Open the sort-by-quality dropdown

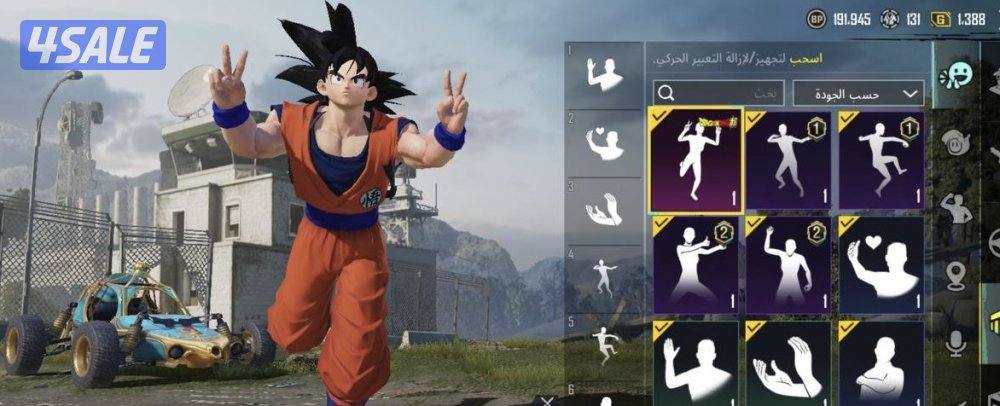click(x=858, y=94)
